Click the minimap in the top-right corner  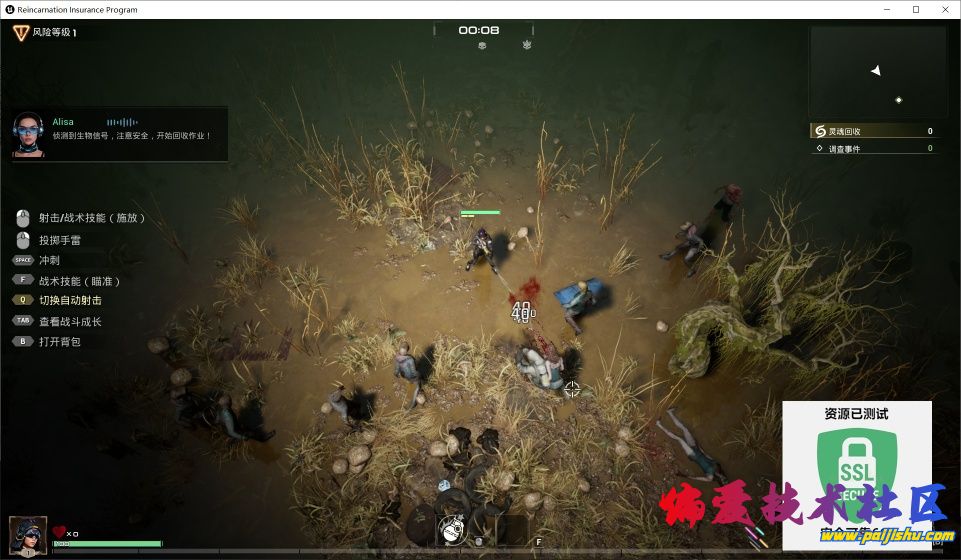[x=877, y=71]
